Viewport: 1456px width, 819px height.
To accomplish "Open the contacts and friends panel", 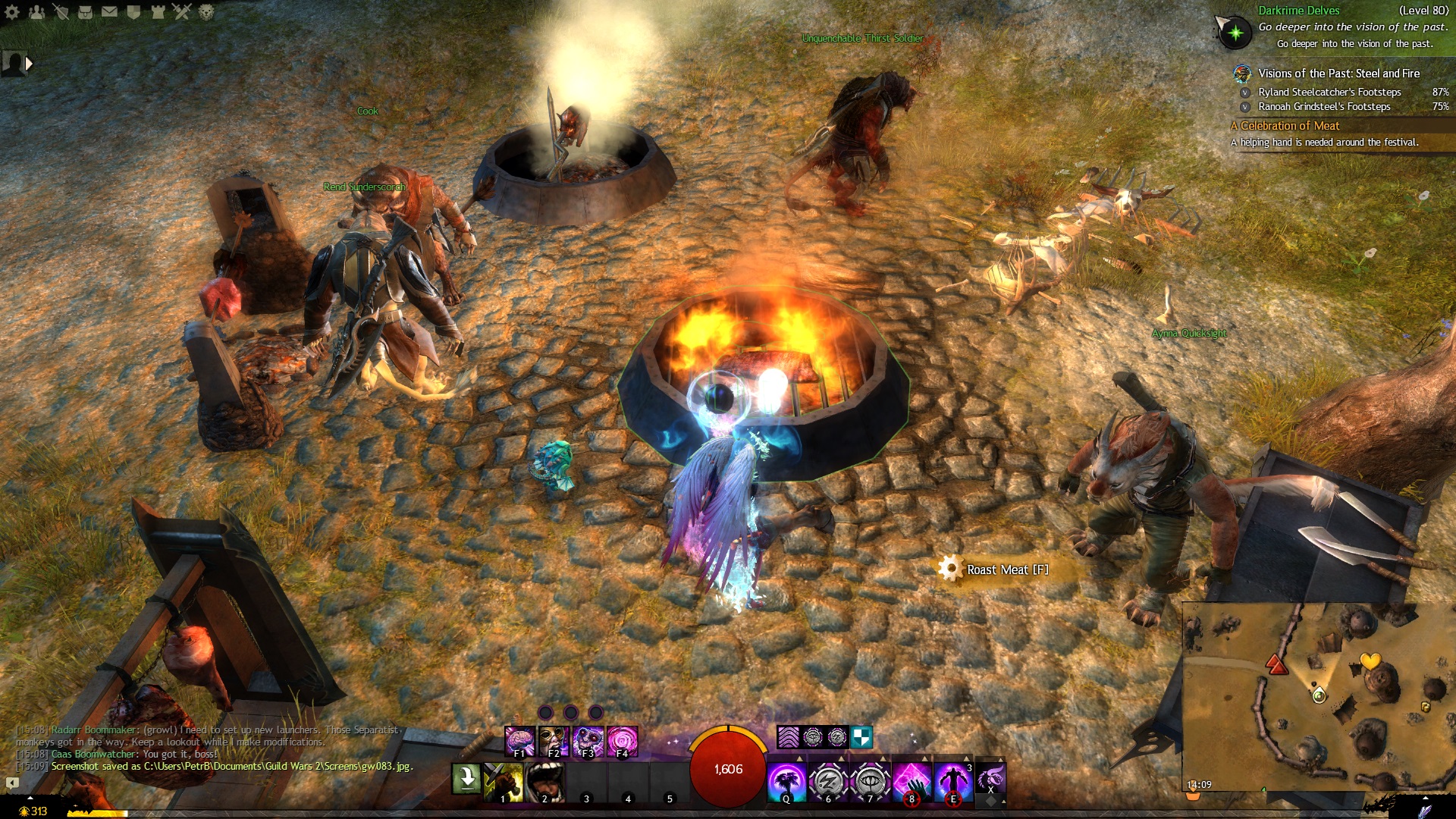I will (x=36, y=11).
